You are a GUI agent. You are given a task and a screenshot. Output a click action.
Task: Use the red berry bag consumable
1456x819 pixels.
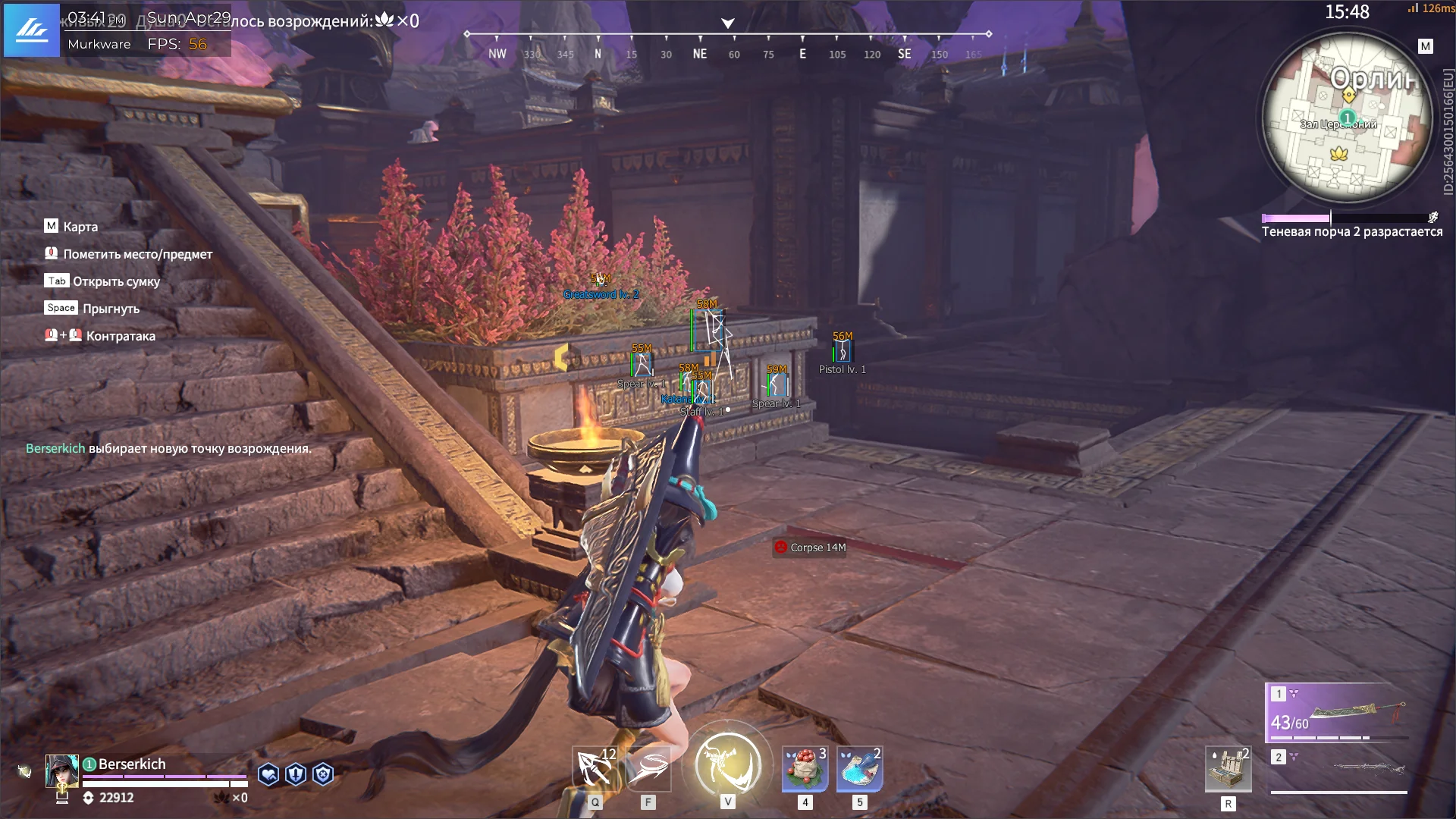coord(805,769)
